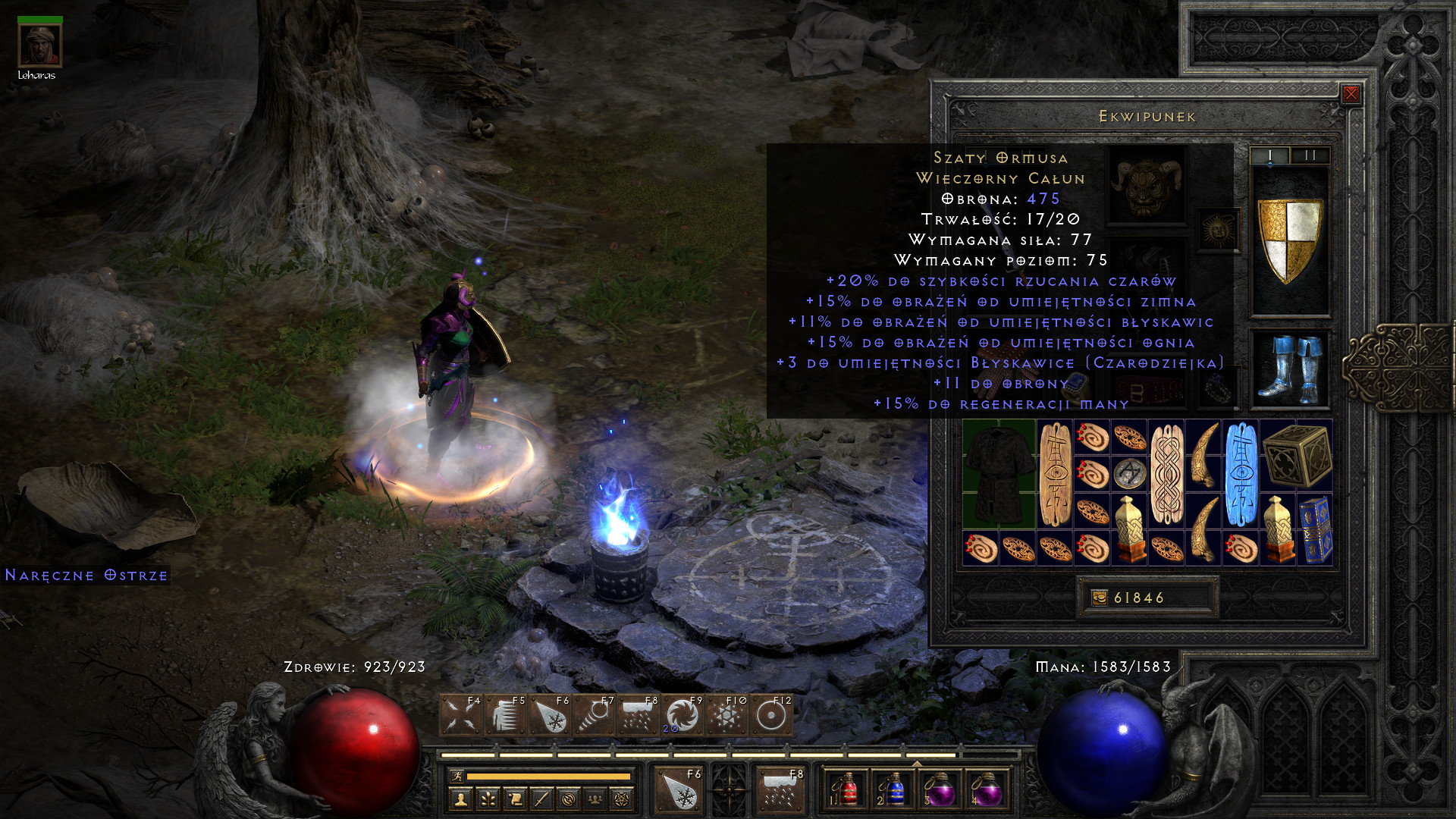Select the grey rune stone in inventory
This screenshot has height=819, width=1456.
(1129, 474)
